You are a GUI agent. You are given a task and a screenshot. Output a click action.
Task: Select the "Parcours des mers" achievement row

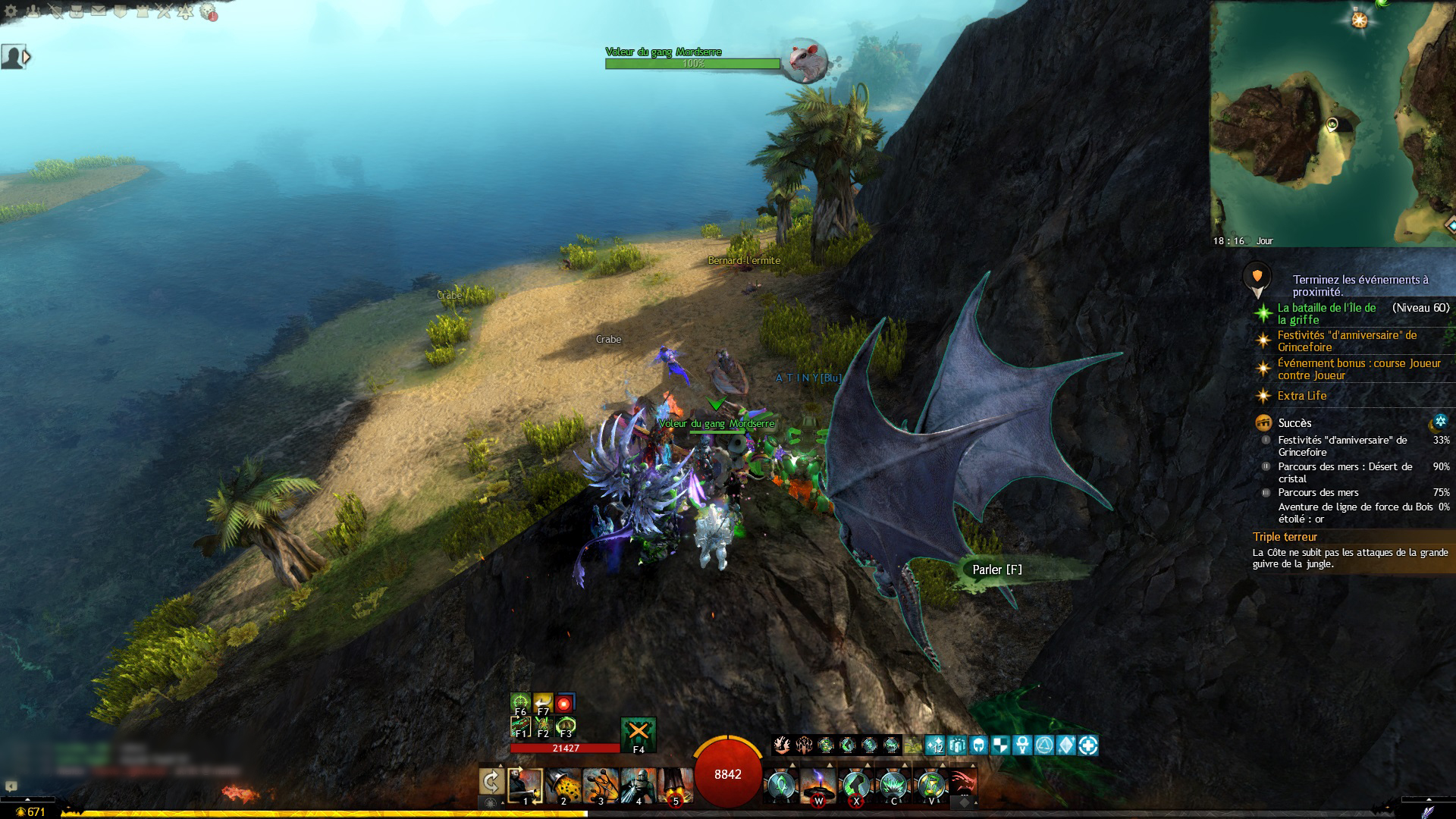tap(1317, 492)
